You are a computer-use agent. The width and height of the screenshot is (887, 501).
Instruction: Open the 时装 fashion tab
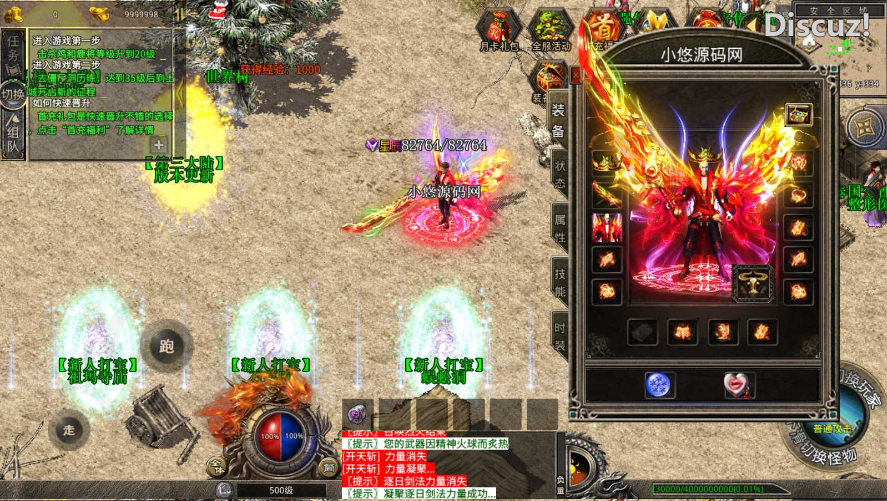coord(560,336)
